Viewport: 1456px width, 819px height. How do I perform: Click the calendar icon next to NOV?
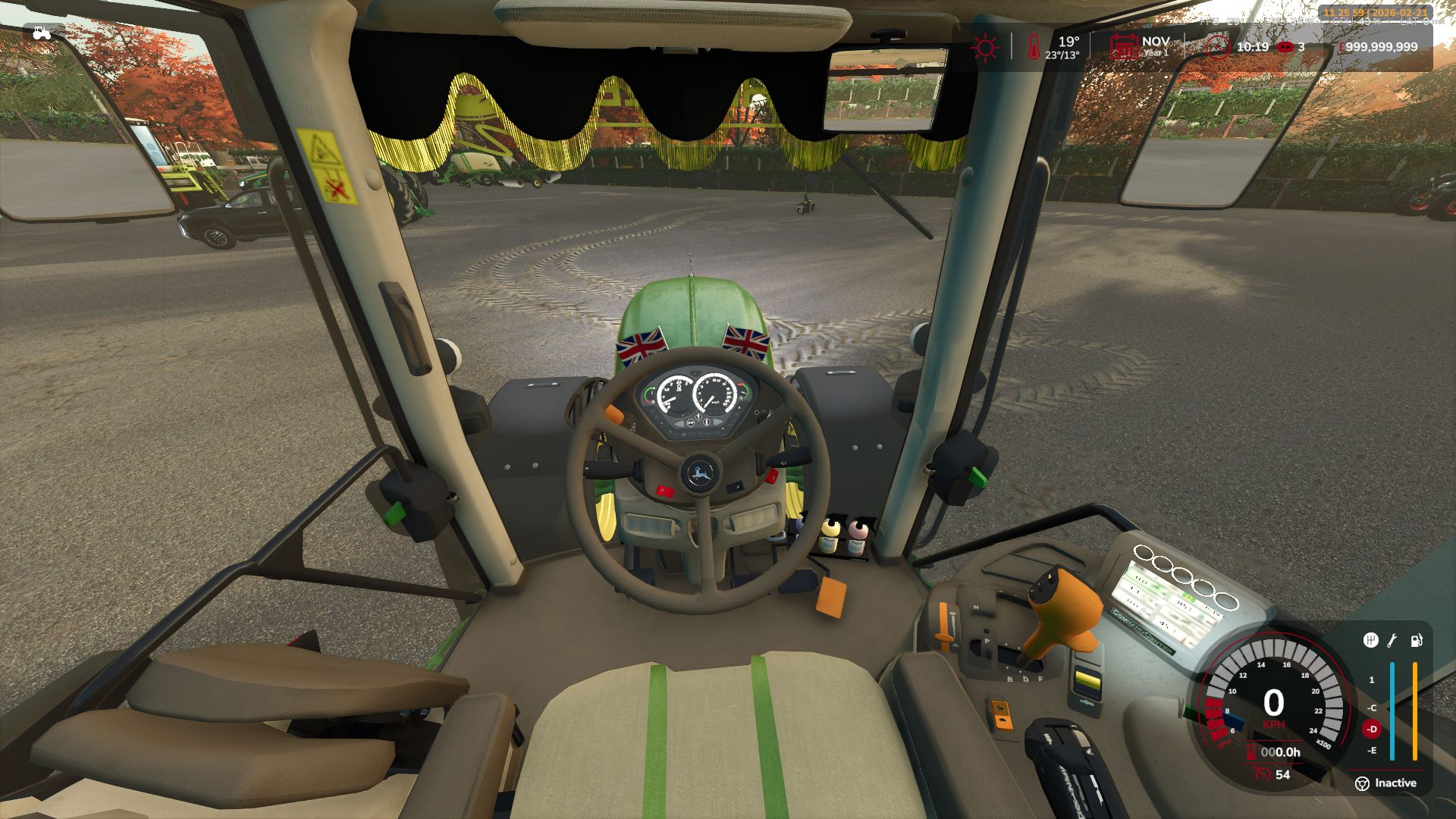coord(1125,47)
